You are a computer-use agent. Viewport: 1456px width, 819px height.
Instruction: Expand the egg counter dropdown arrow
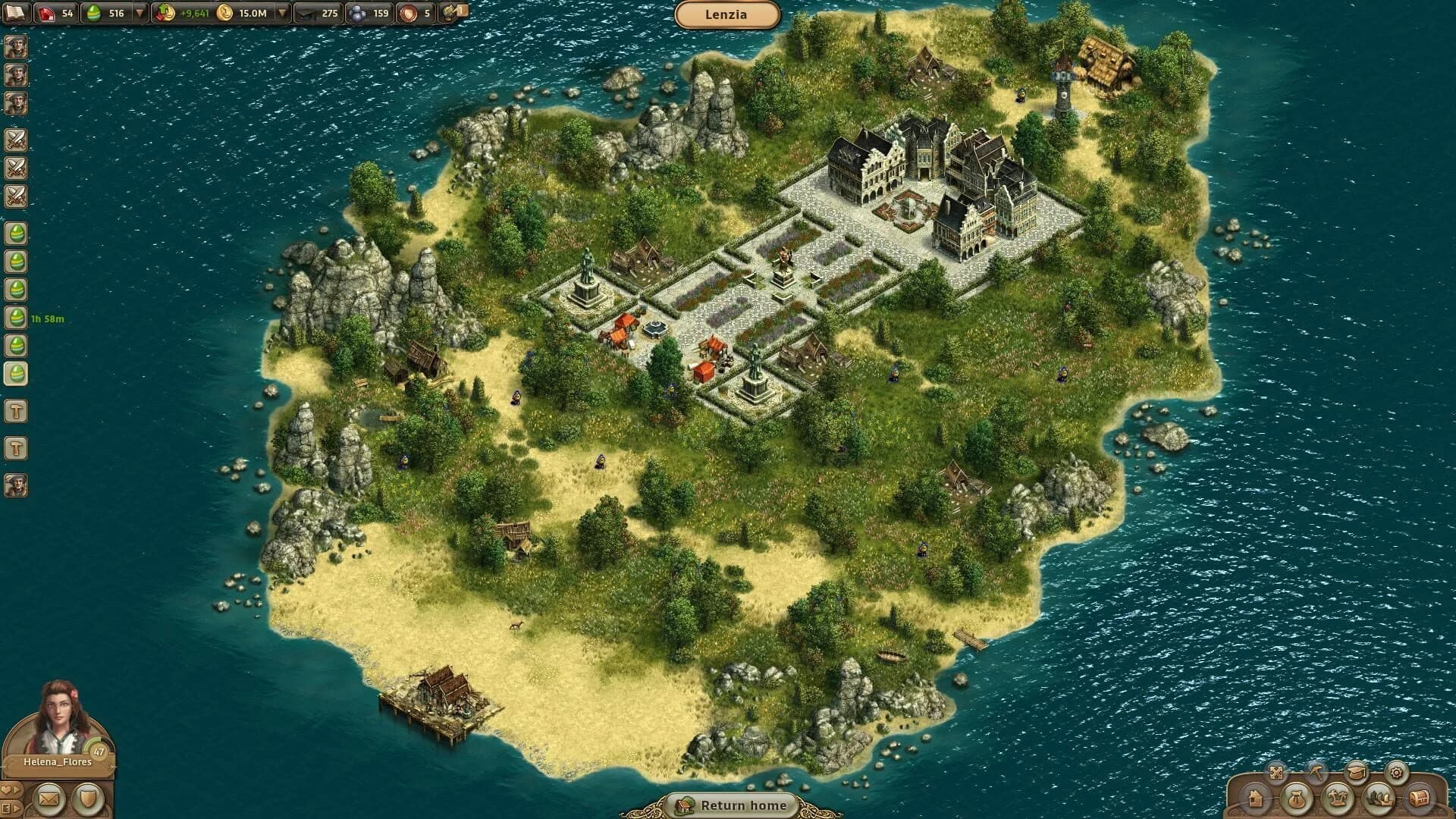(x=138, y=12)
